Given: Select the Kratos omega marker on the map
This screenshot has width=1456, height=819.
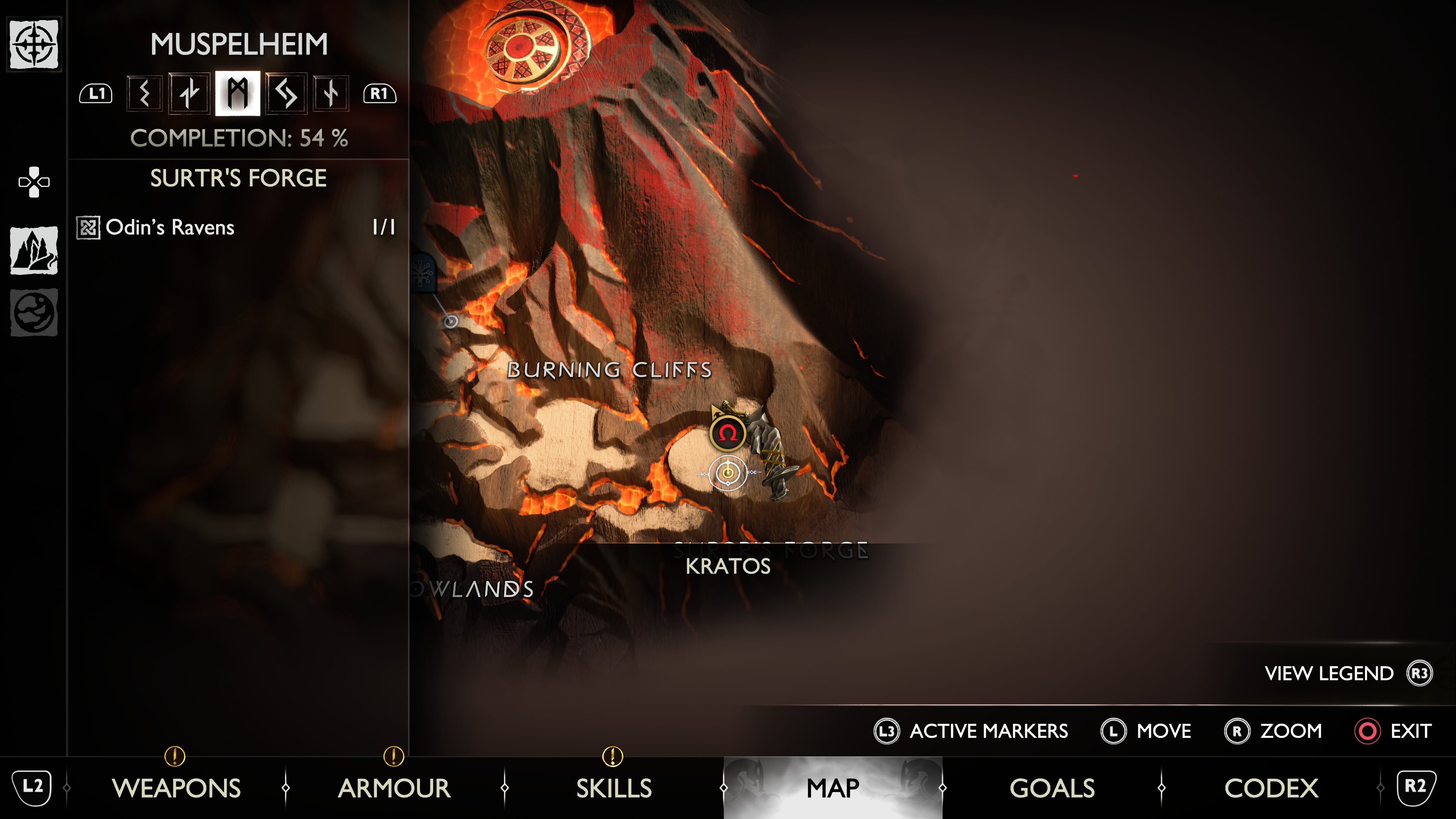Looking at the screenshot, I should [x=728, y=433].
